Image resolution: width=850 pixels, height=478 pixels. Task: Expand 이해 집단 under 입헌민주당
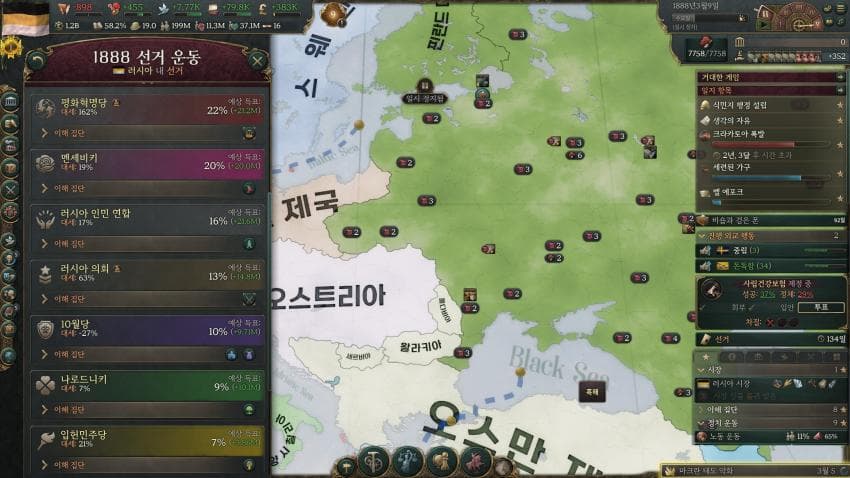70,464
